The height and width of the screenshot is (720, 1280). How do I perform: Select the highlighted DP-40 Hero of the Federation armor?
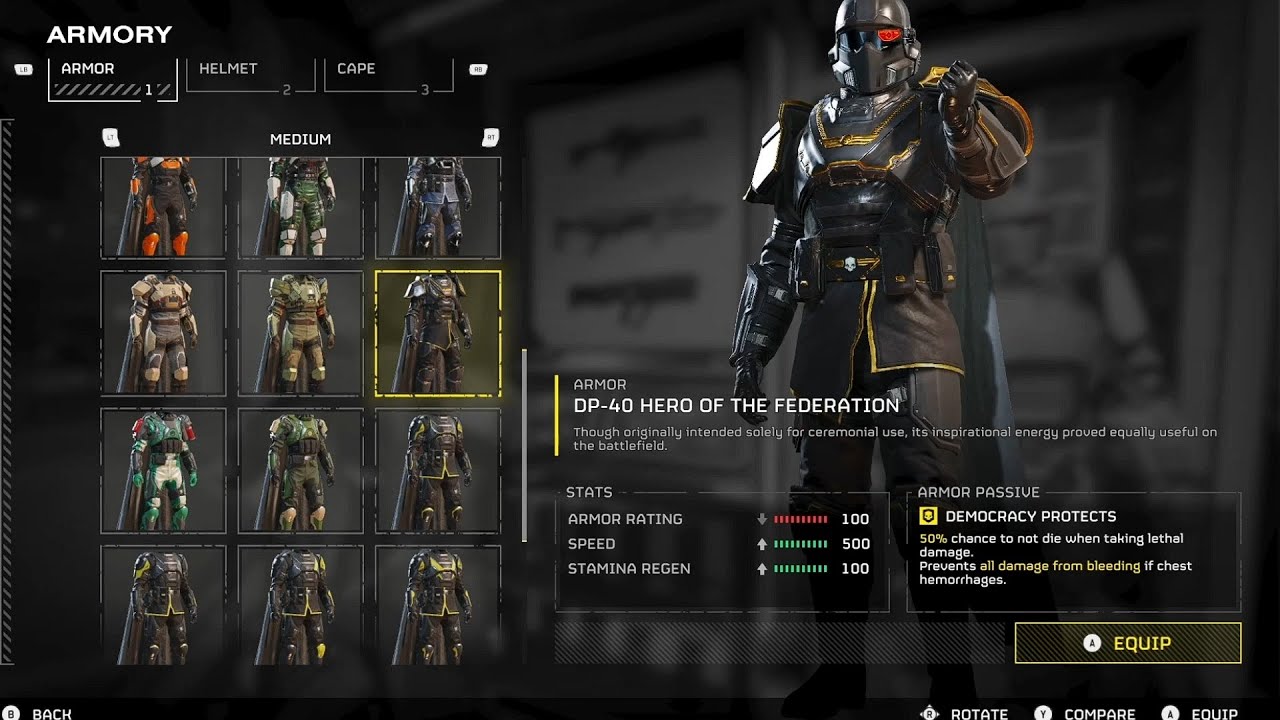tap(438, 334)
